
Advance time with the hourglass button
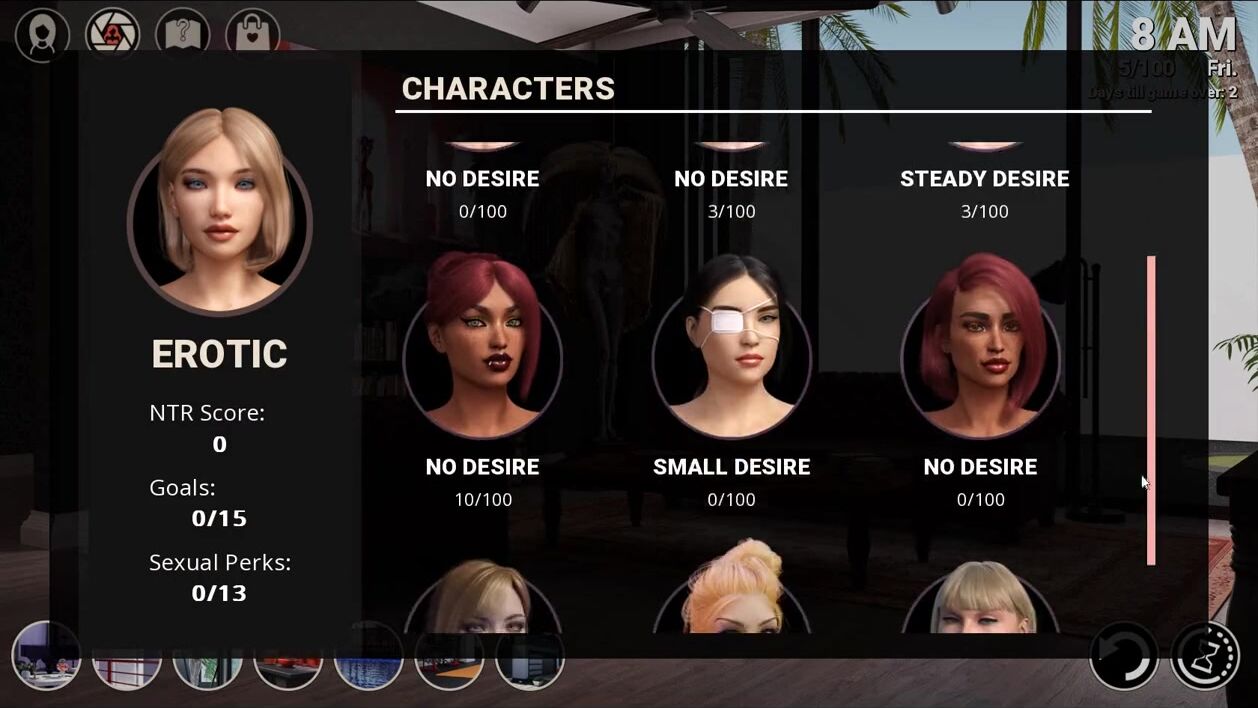(x=1205, y=656)
